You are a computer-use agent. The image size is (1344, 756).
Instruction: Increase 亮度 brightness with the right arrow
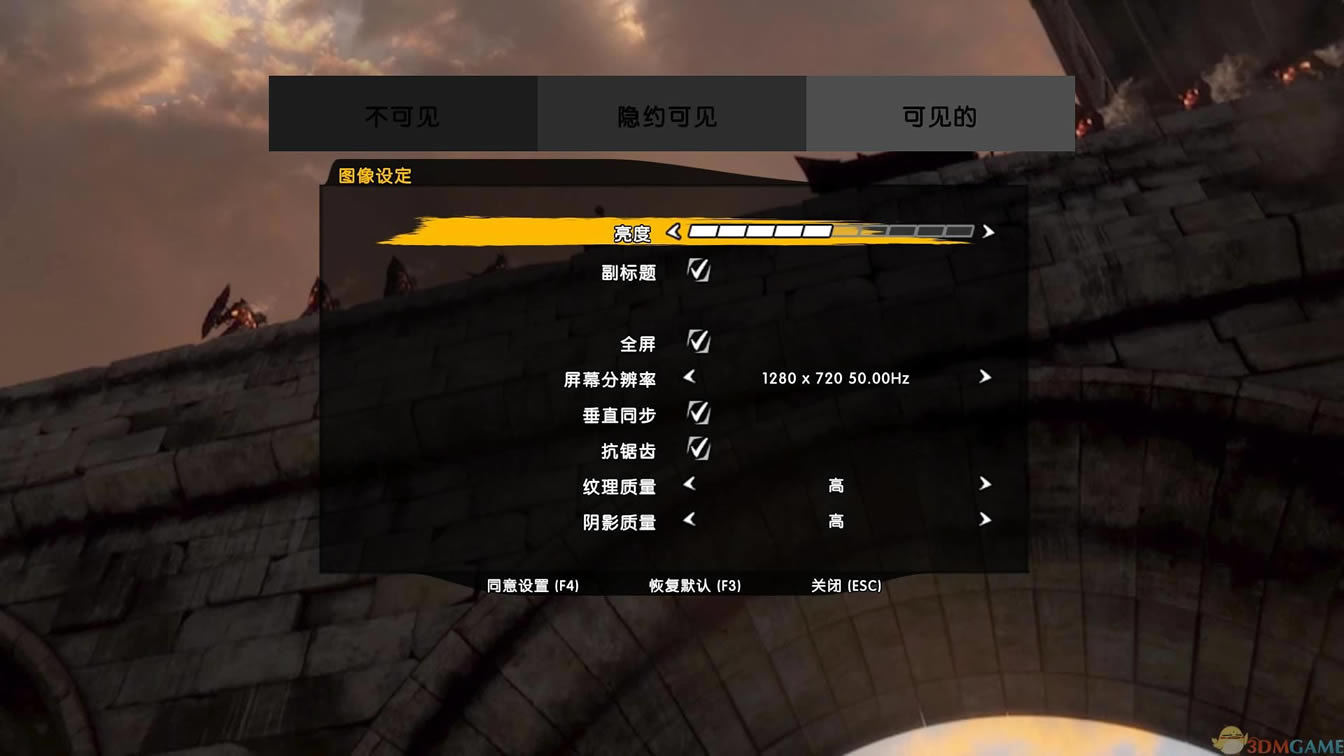pos(987,231)
